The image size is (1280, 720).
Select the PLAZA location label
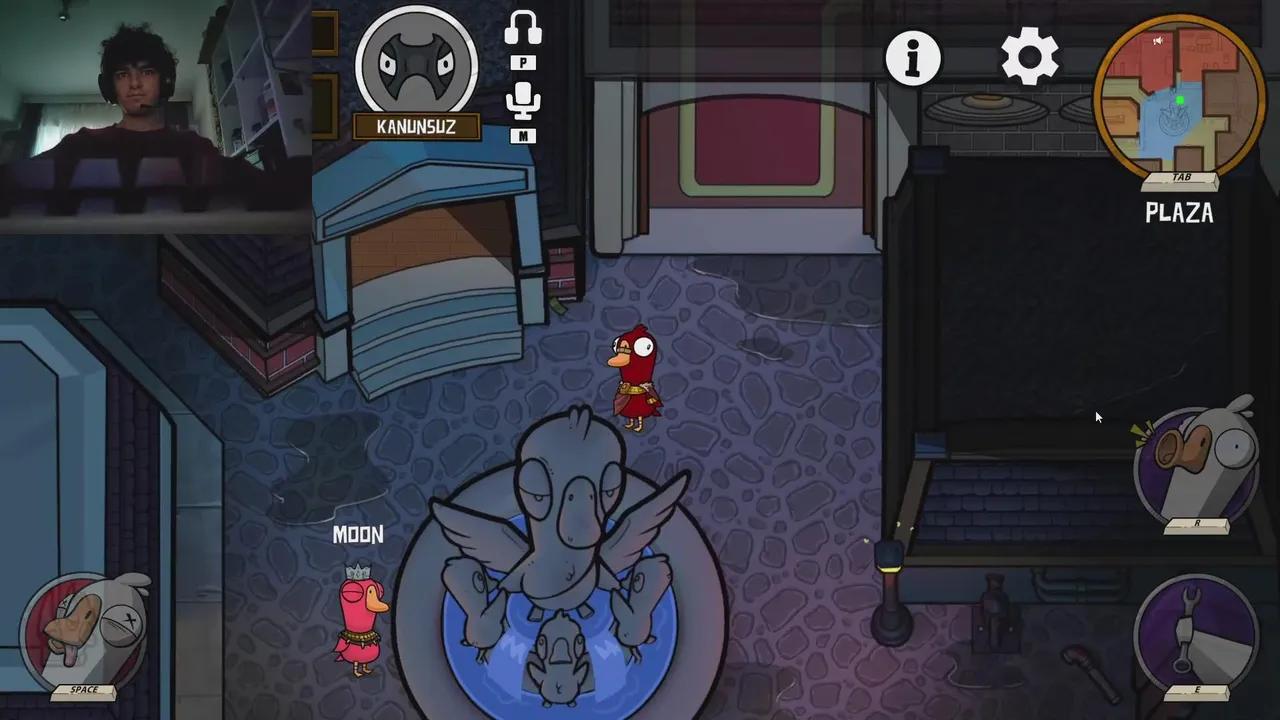1178,212
